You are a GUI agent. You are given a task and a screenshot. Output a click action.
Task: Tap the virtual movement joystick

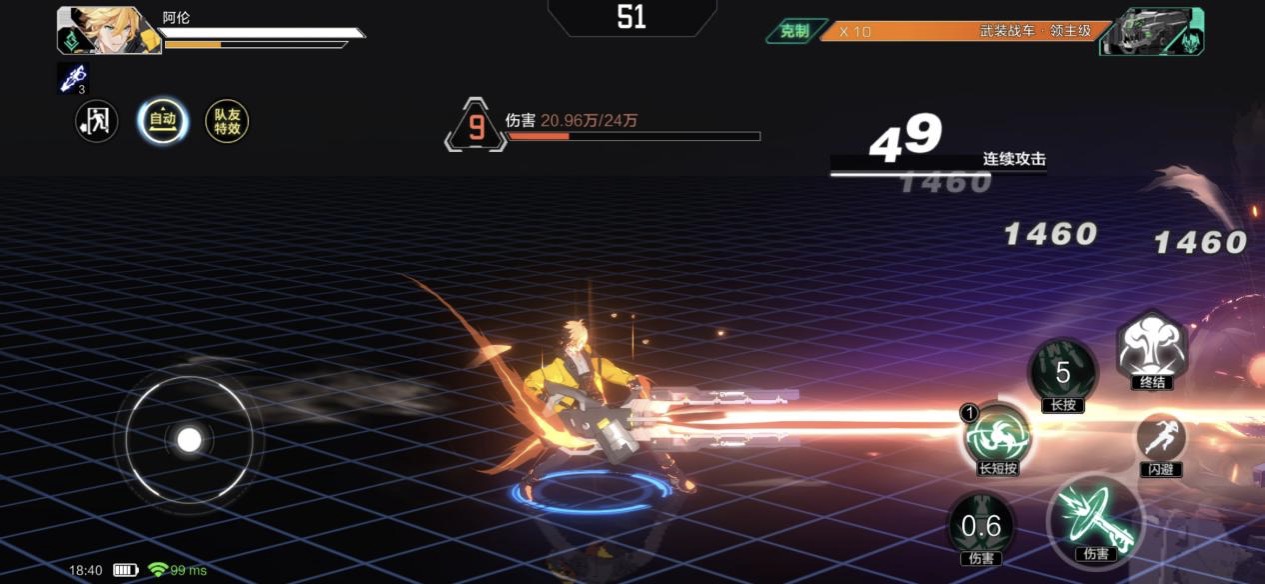coord(189,439)
